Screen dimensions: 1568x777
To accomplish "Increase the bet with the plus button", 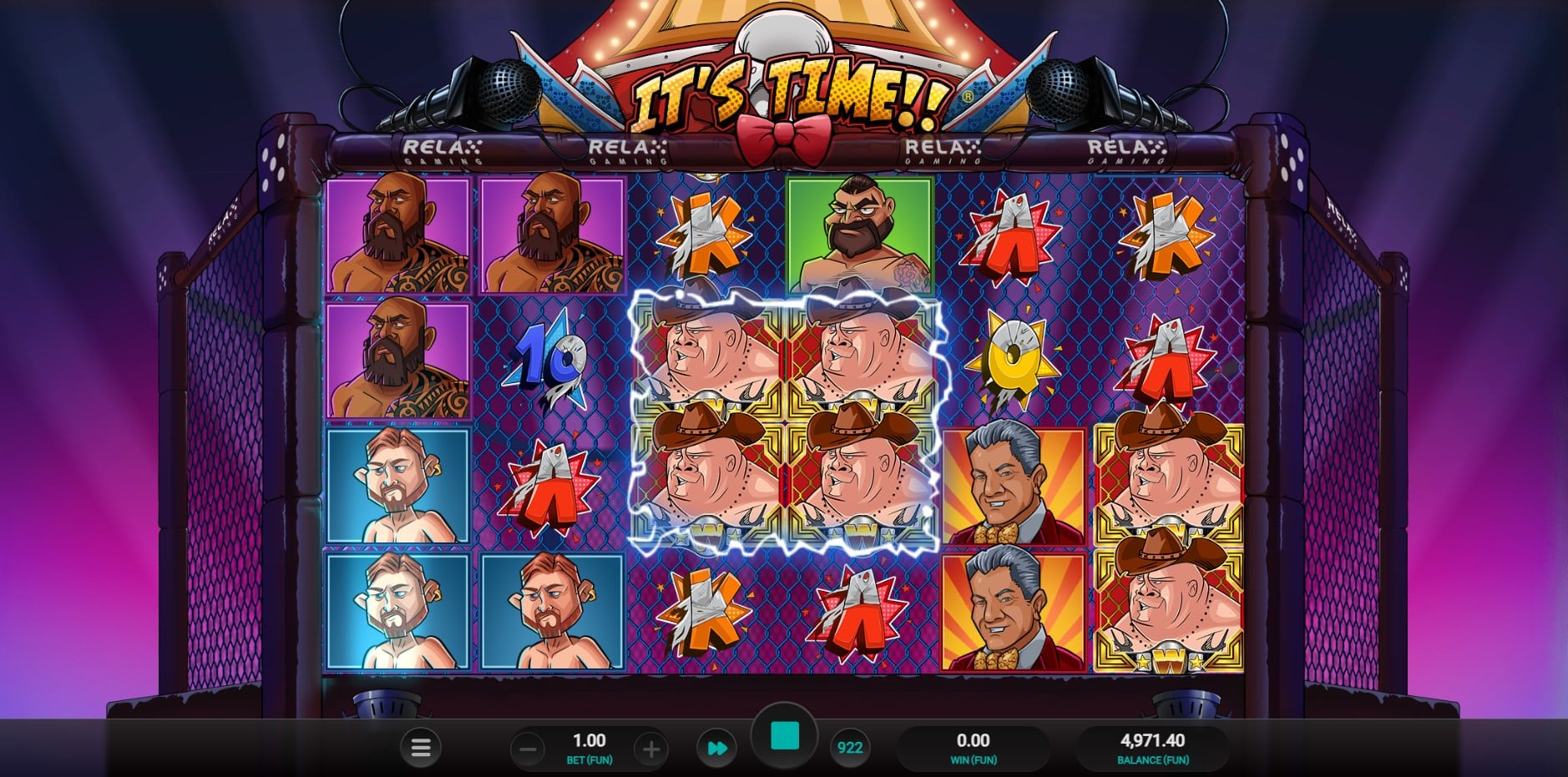I will [x=650, y=749].
